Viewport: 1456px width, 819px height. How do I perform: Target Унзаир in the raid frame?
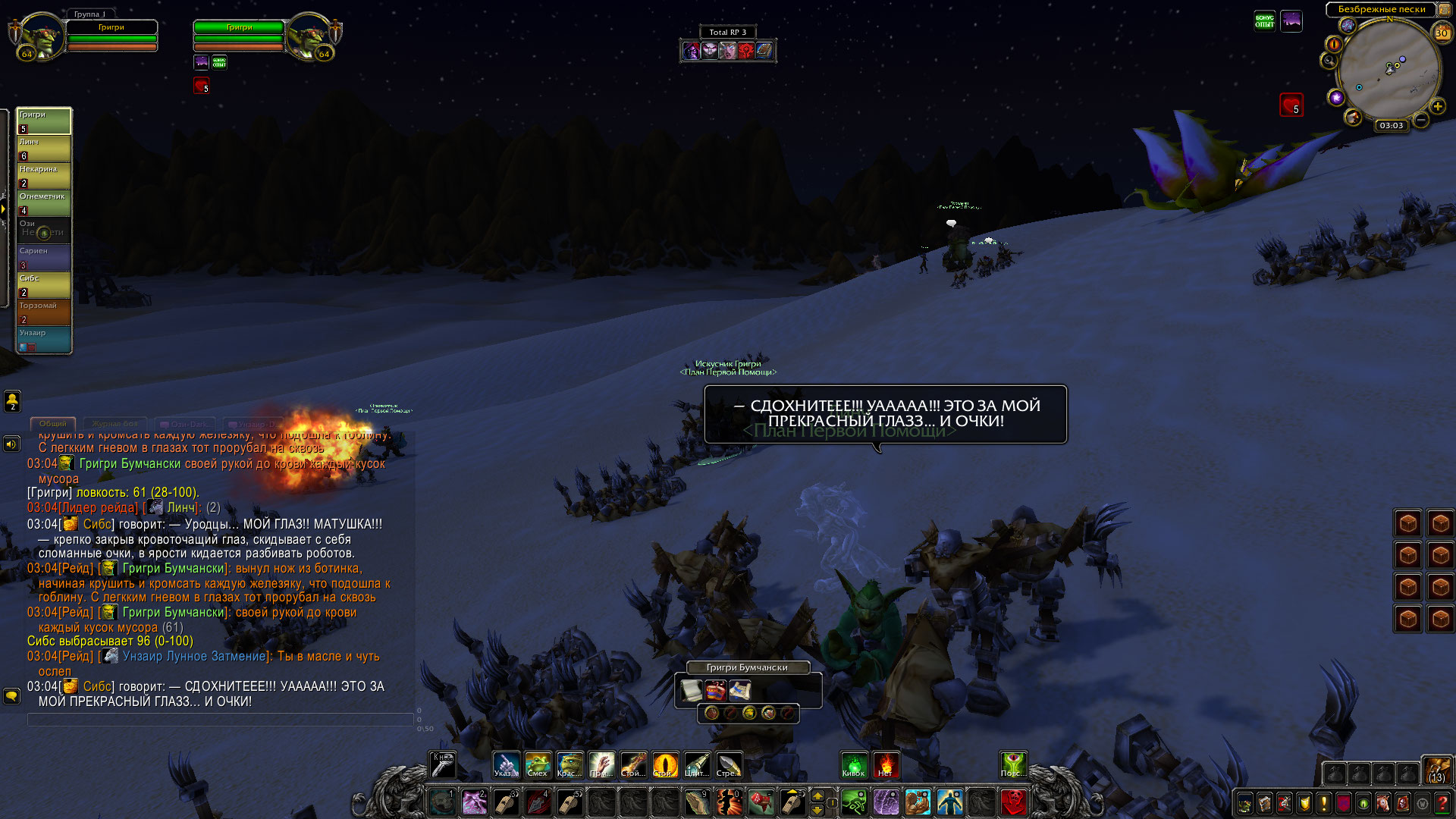point(44,340)
